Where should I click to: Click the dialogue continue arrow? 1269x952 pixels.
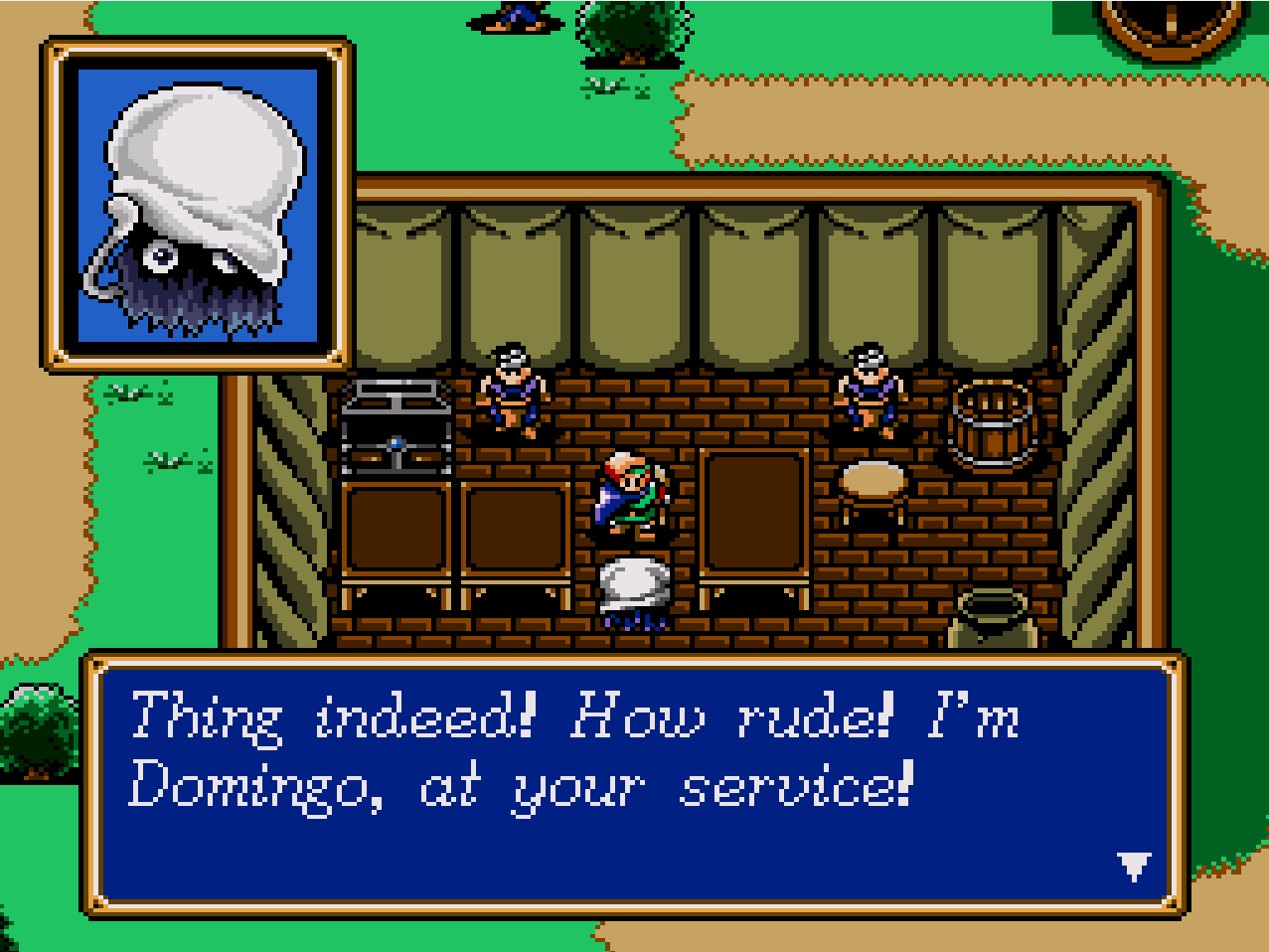tap(1134, 867)
